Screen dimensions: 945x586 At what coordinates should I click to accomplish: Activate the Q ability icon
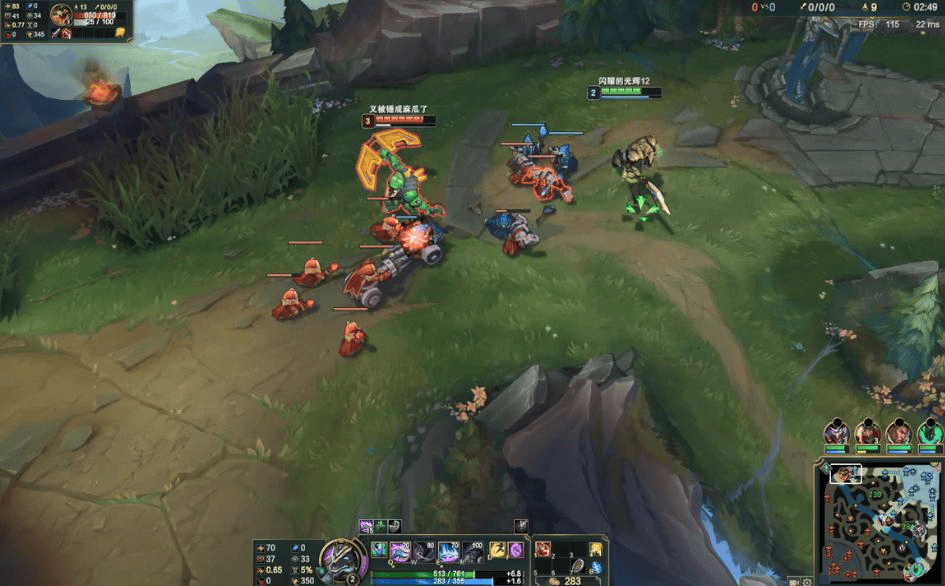(x=400, y=550)
